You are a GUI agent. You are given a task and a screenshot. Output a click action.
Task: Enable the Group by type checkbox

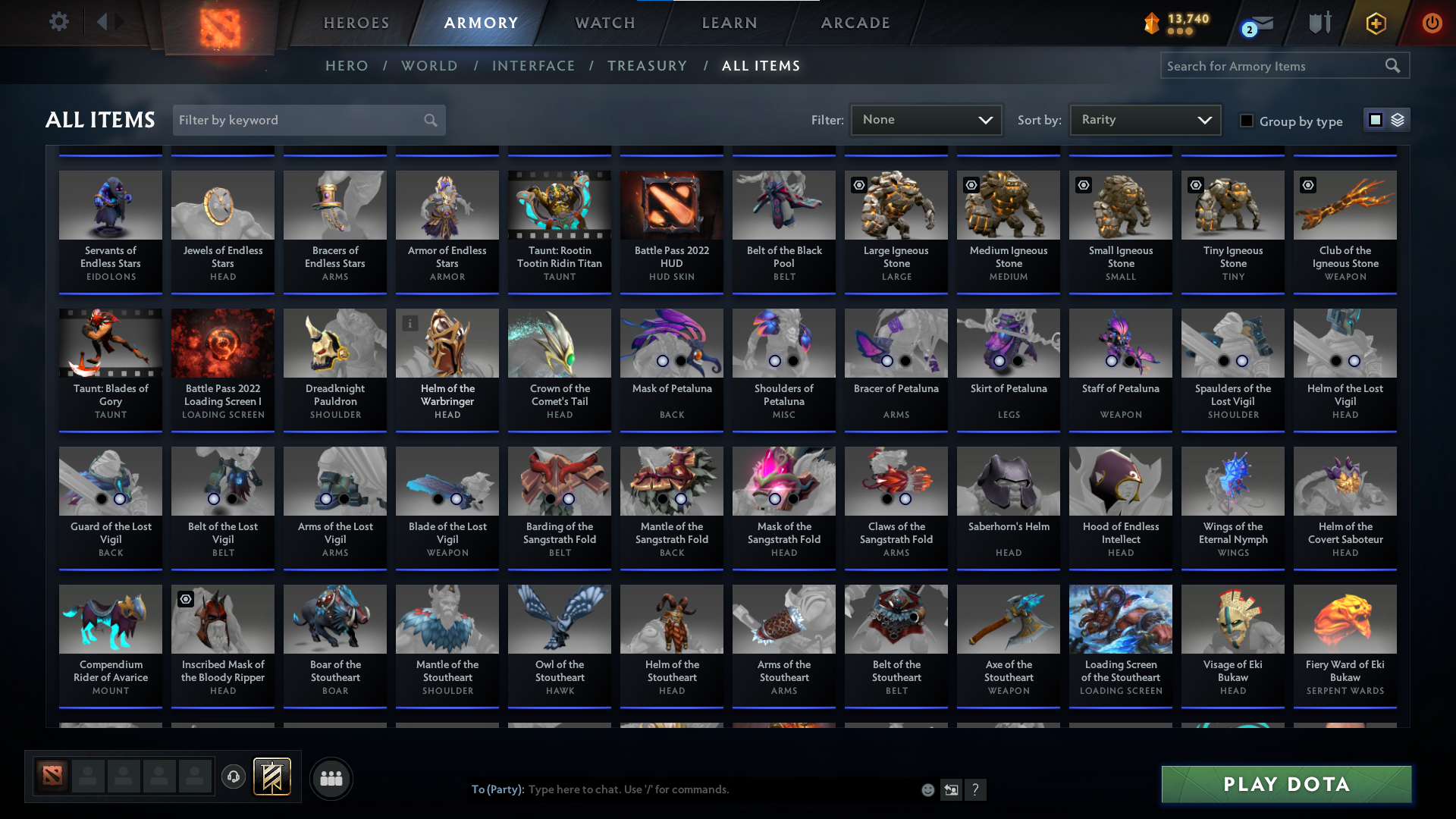pos(1246,120)
